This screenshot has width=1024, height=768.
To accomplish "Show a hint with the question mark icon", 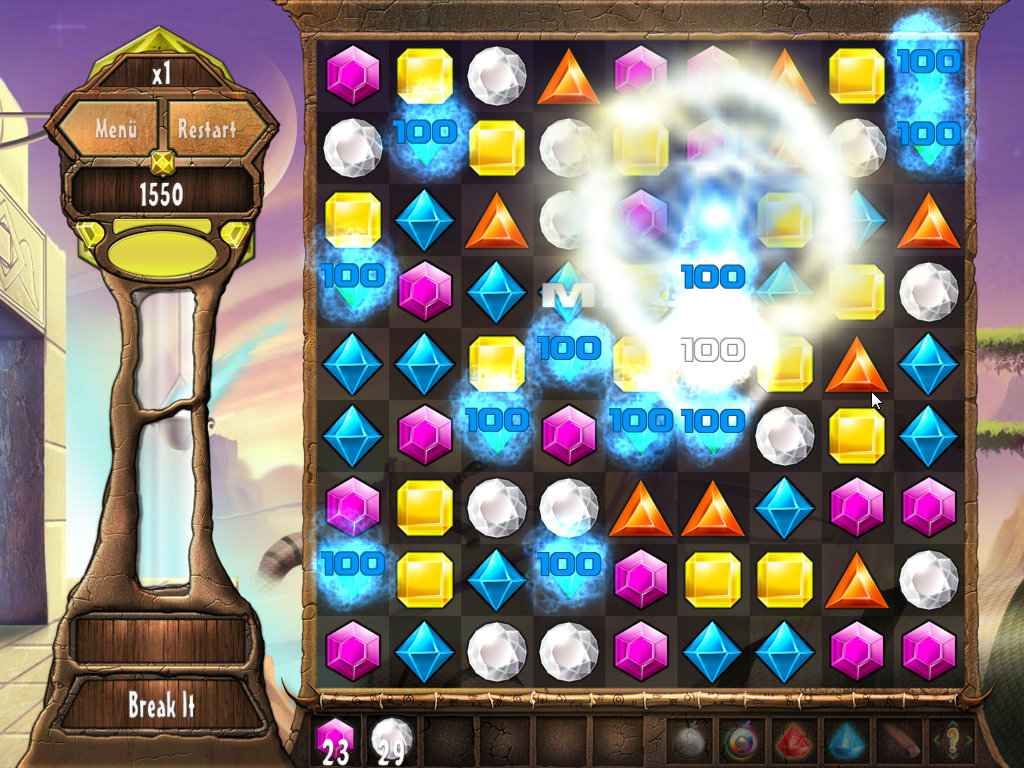I will click(x=951, y=742).
